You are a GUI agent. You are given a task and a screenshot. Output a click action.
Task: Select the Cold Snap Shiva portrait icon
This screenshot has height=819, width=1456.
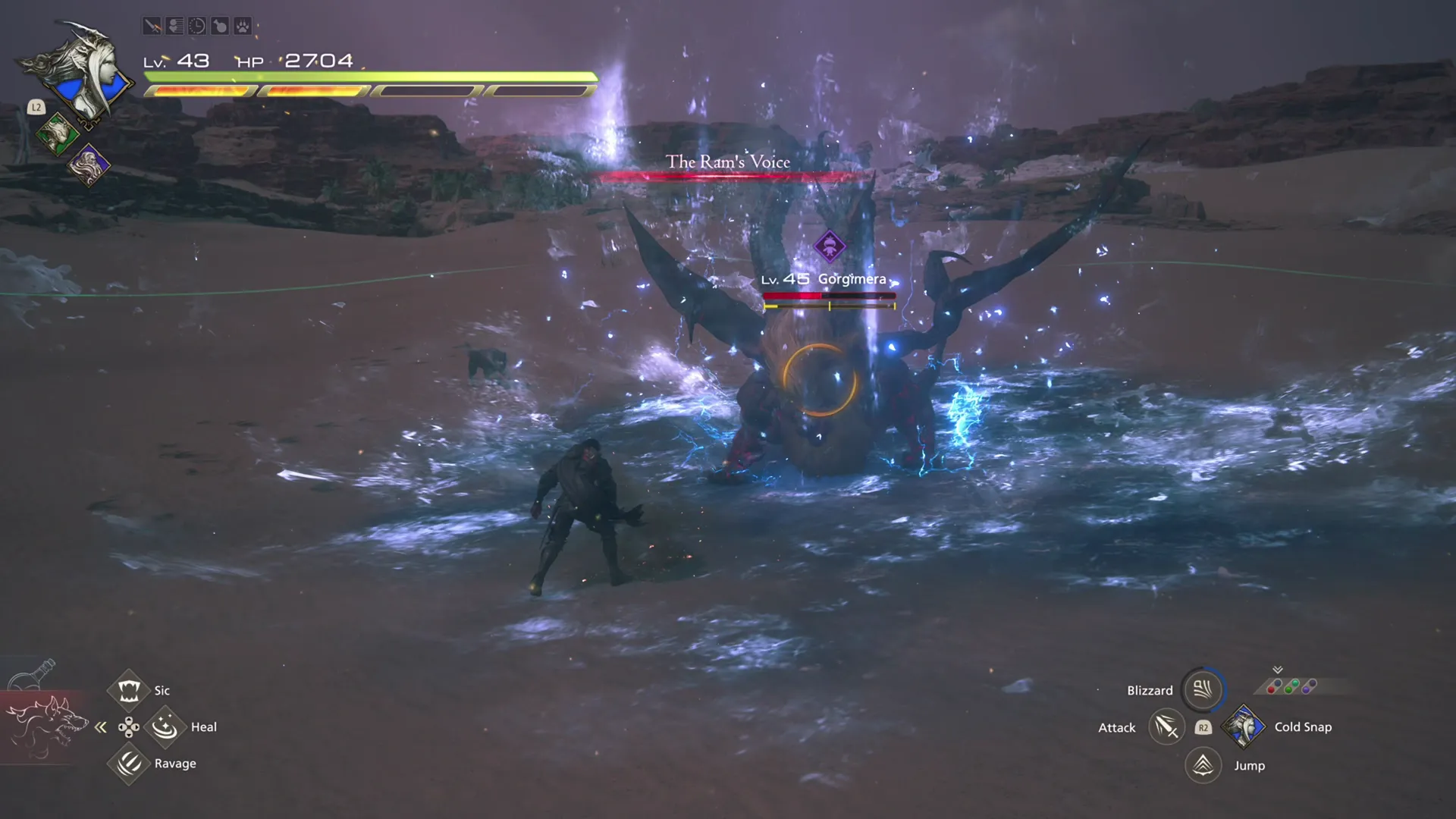point(1244,726)
